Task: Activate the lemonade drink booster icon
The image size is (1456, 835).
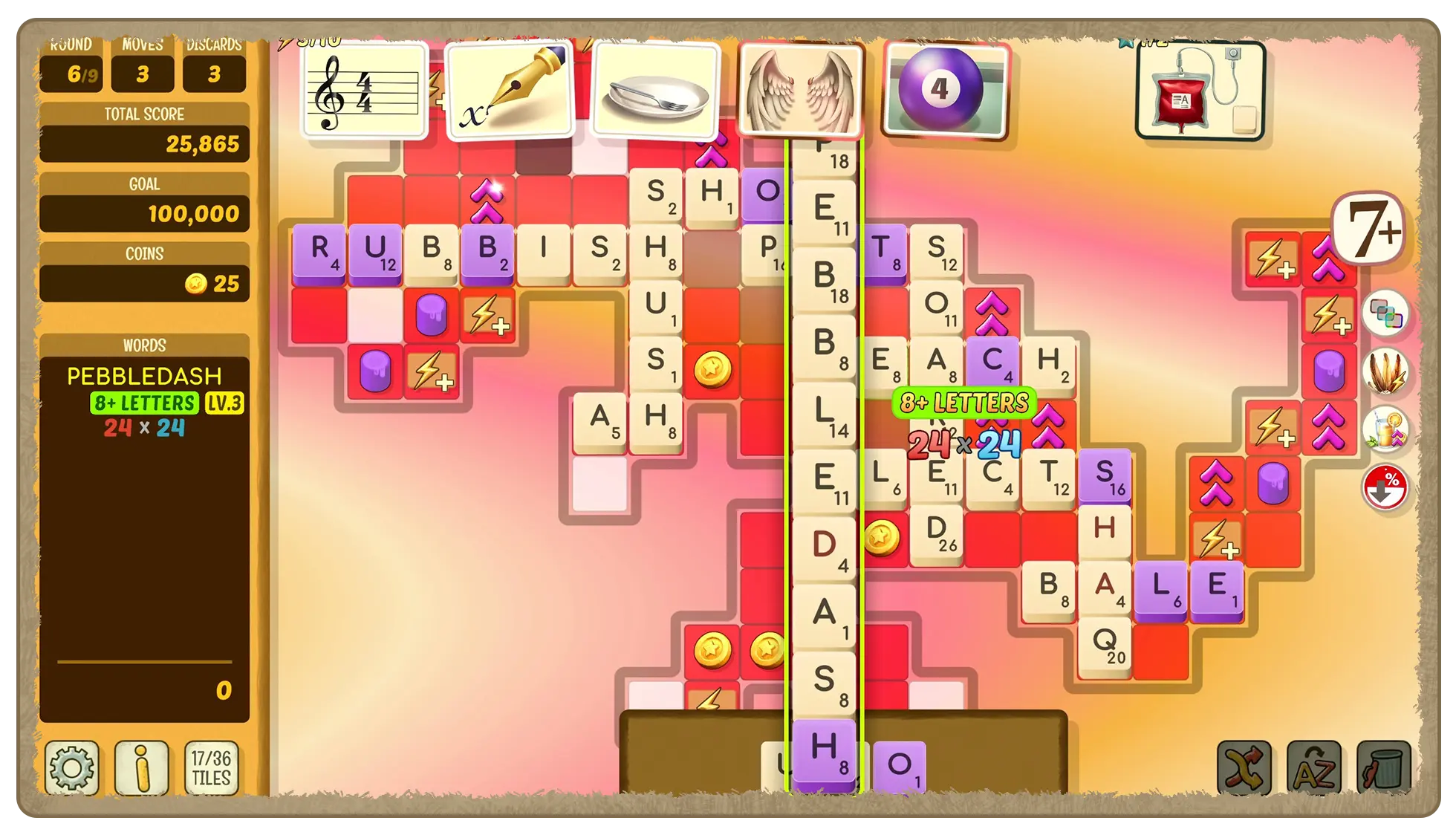Action: pos(1385,429)
